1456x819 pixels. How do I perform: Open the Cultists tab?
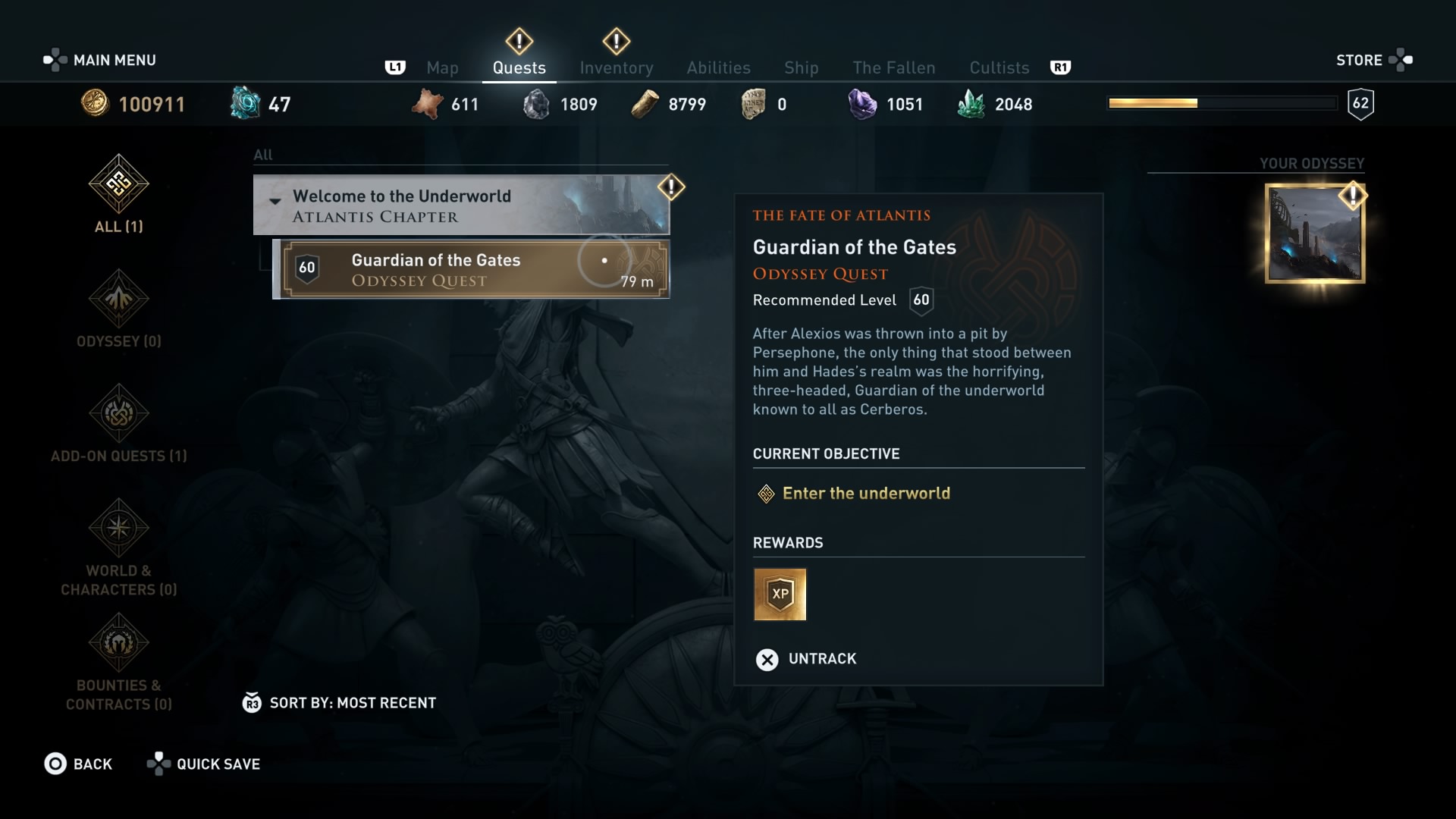point(999,67)
